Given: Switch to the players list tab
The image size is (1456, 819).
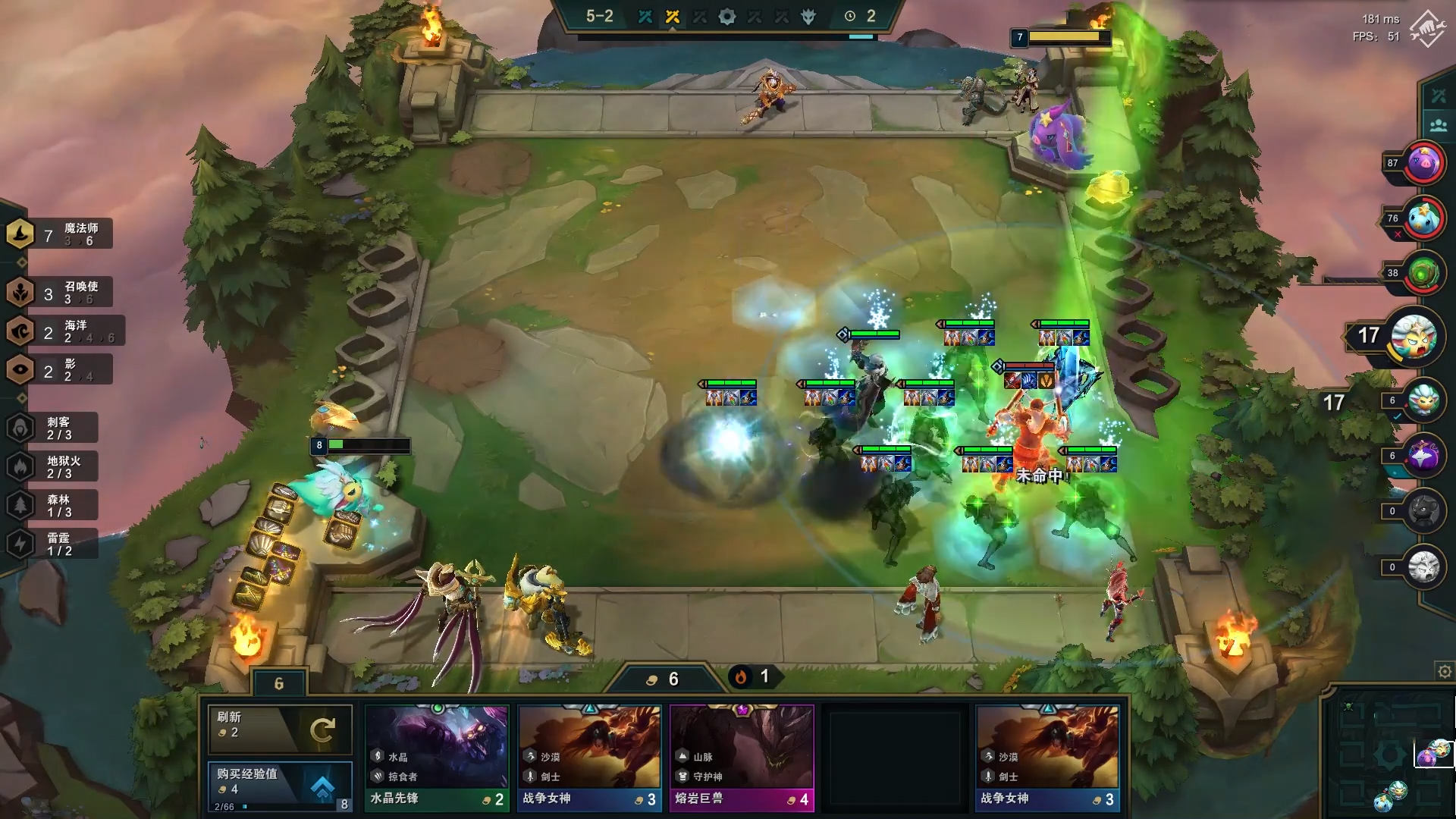Looking at the screenshot, I should coord(1439,125).
